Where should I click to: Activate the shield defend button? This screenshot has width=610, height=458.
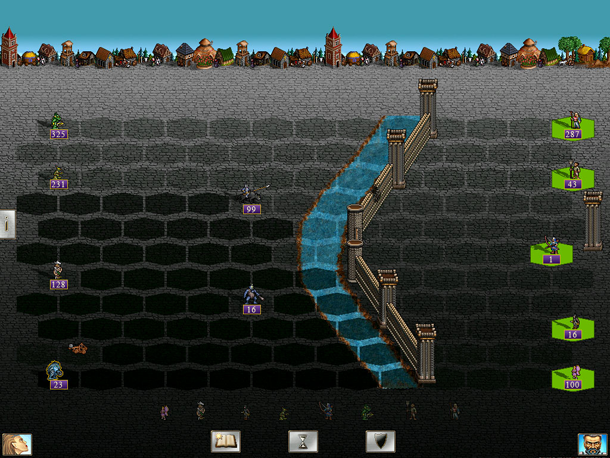(380, 441)
